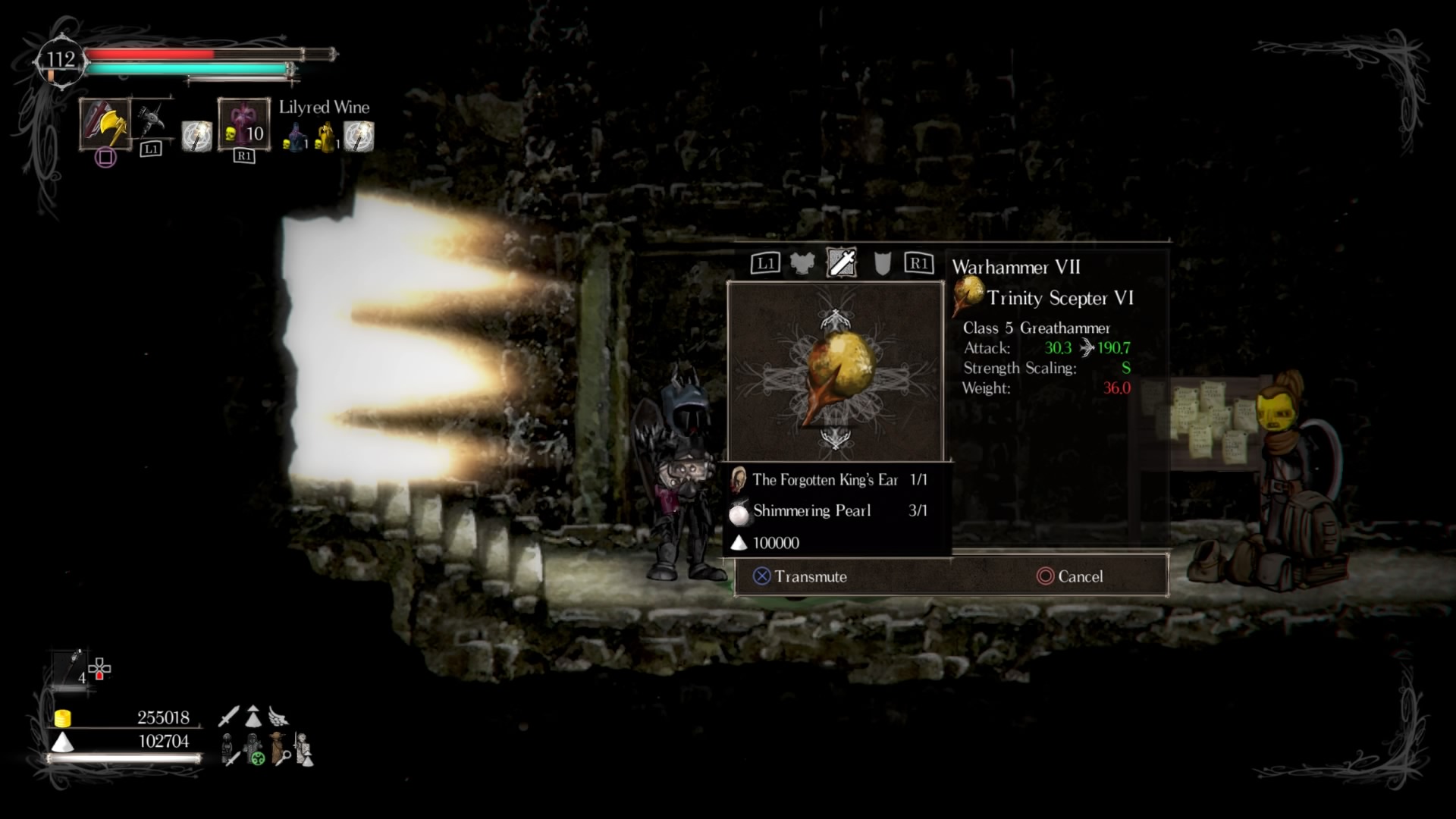Click the down arrow below the scepter
The image size is (1456, 819).
835,438
